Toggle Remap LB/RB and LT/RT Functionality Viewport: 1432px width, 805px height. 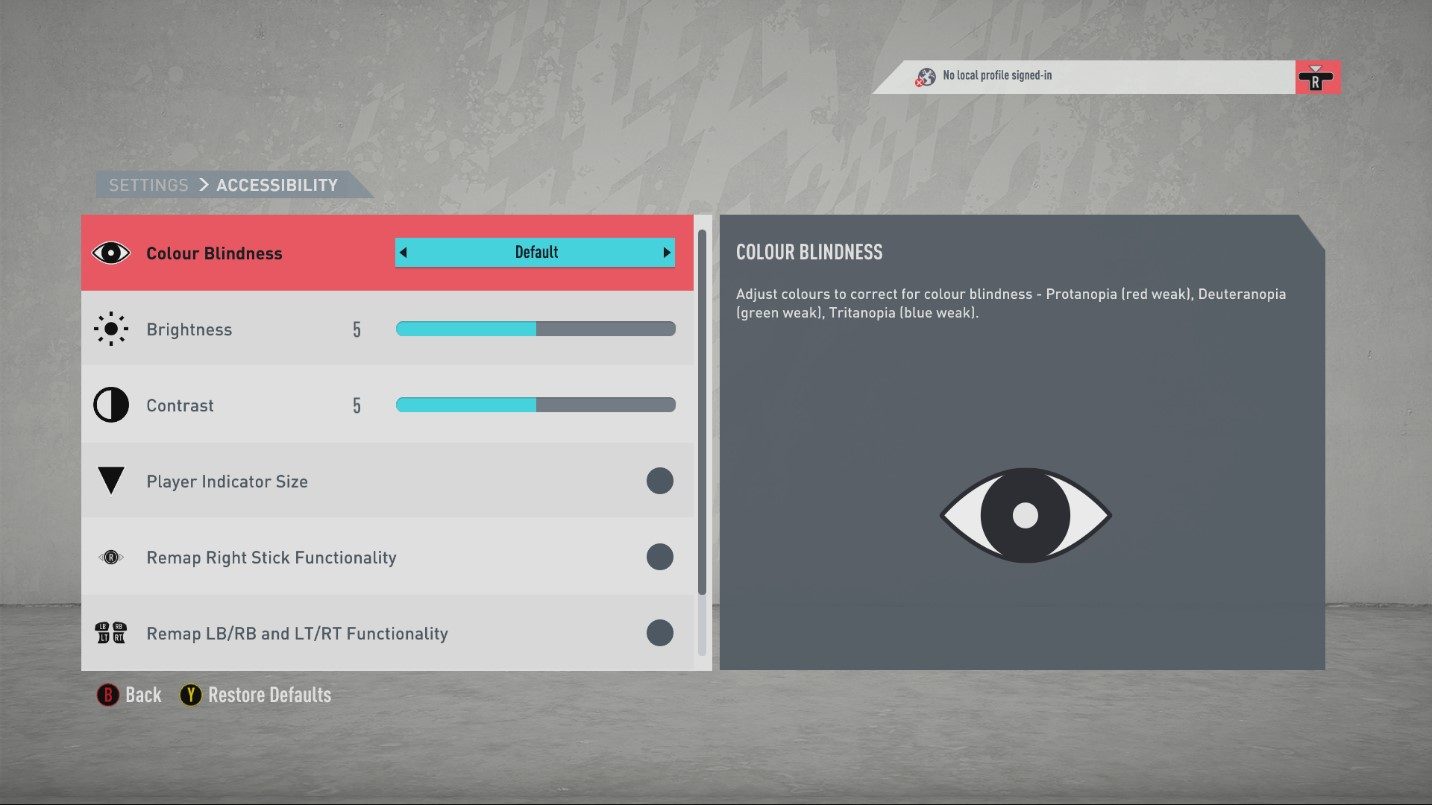[660, 633]
